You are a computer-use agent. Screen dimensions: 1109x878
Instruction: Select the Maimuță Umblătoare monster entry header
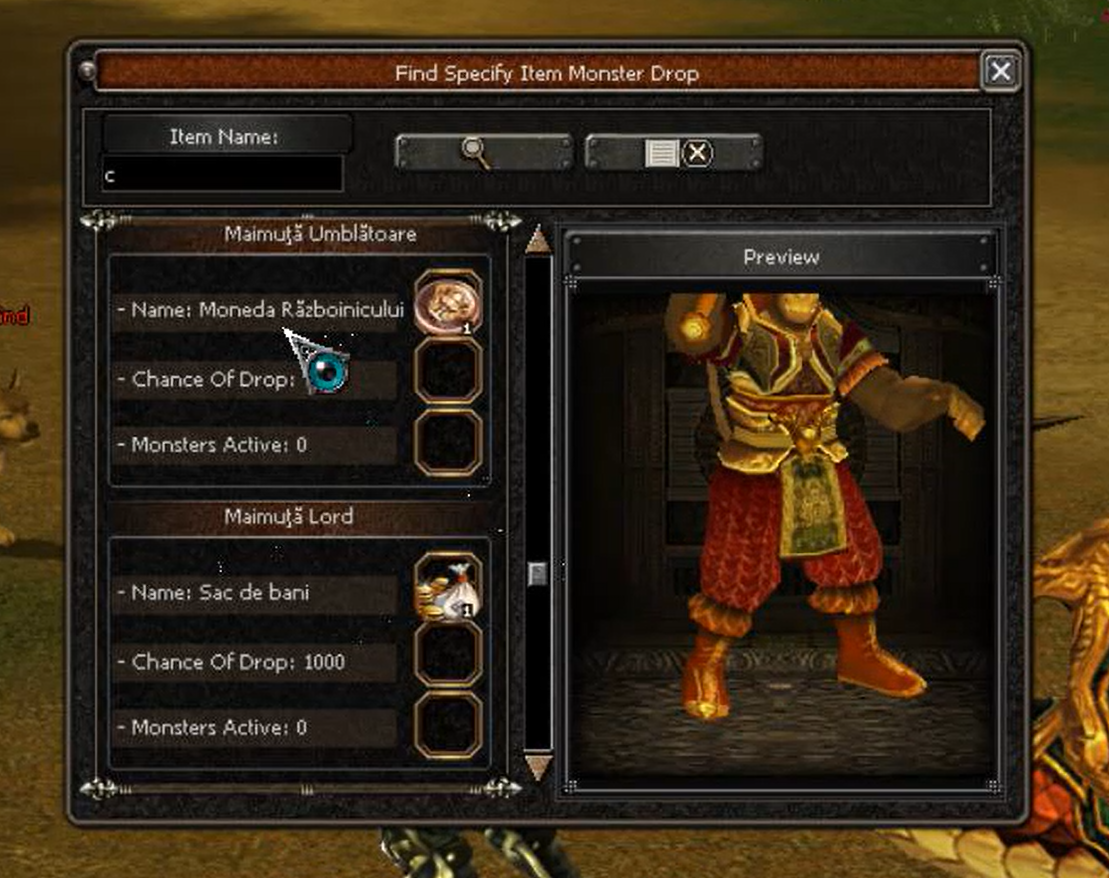tap(306, 234)
